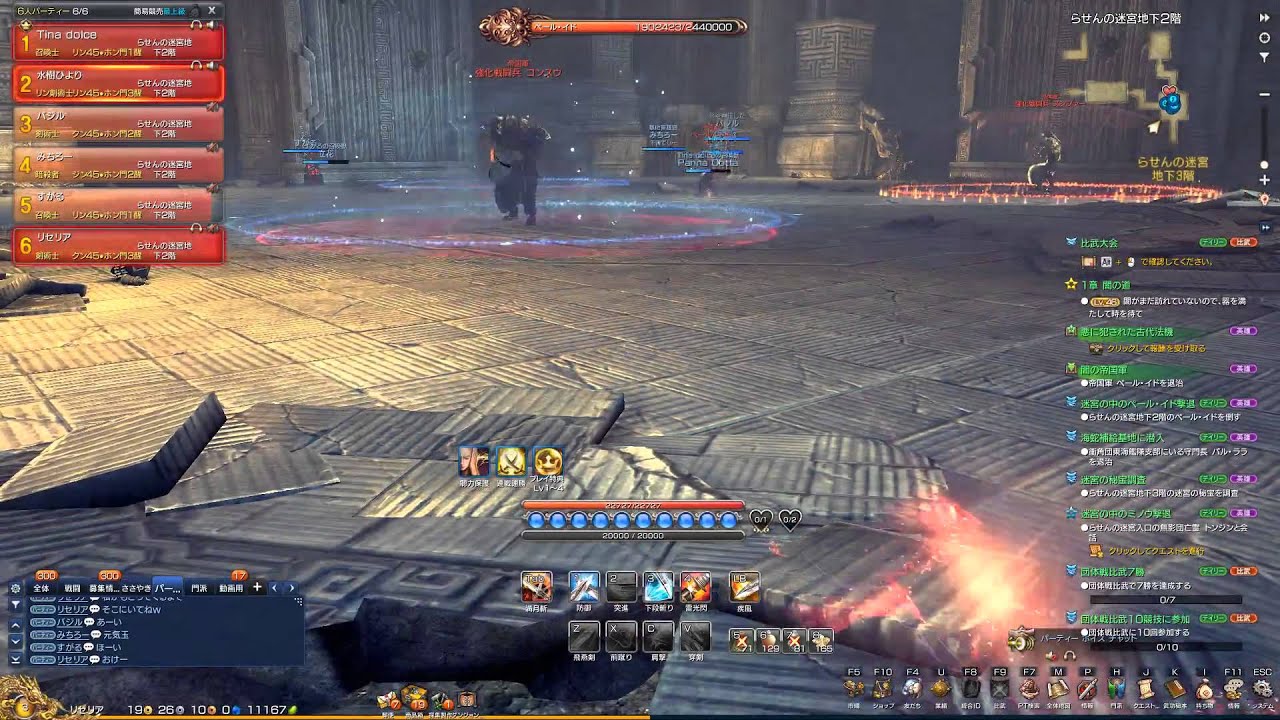Activate the 疾風 skill icon
The height and width of the screenshot is (720, 1280).
pos(744,587)
